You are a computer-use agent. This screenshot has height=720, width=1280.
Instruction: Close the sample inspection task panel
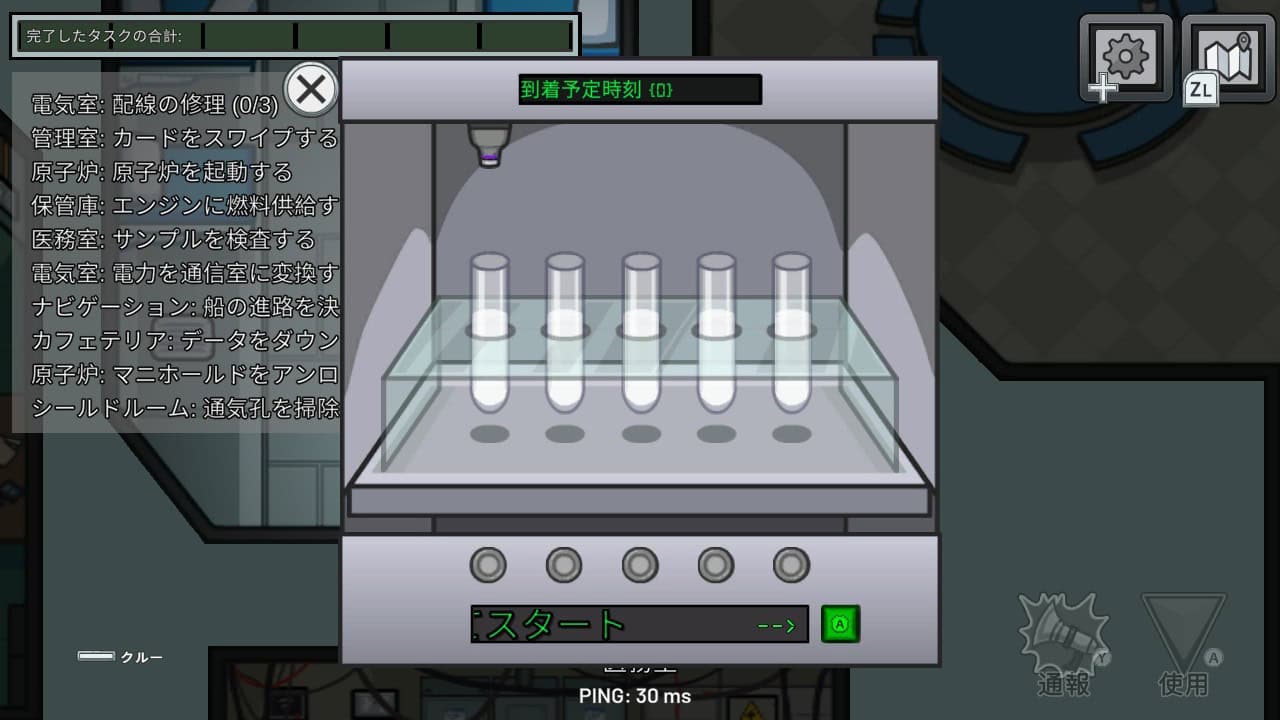tap(311, 90)
